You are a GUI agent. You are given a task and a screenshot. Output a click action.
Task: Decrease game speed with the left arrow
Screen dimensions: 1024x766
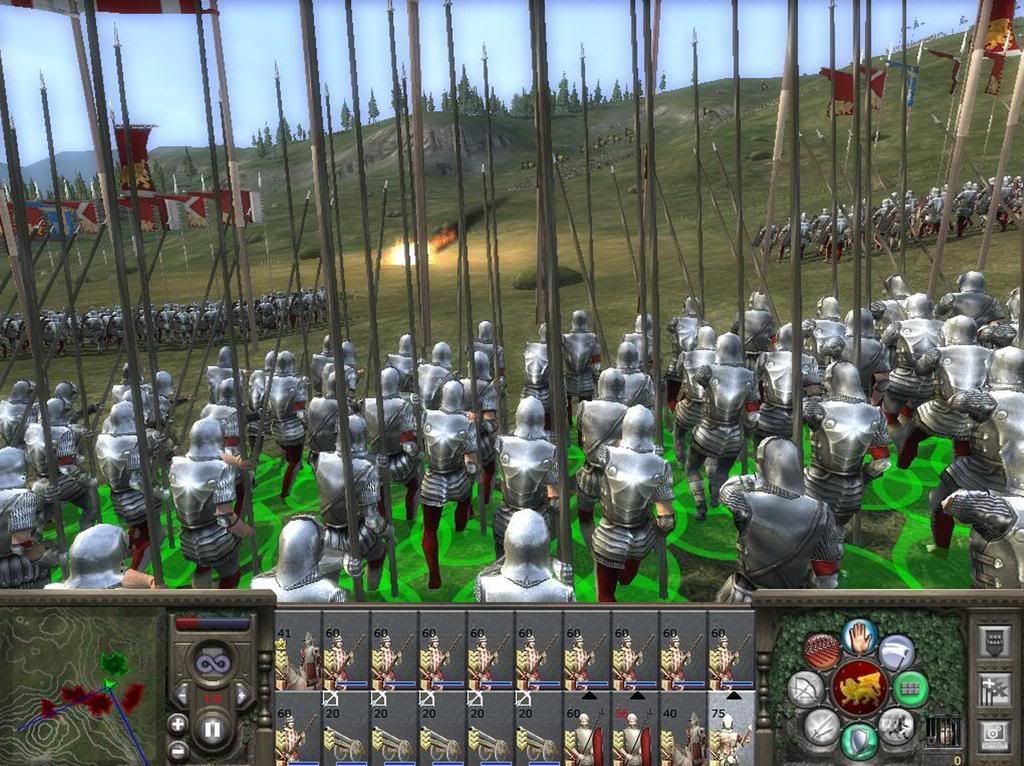[181, 693]
